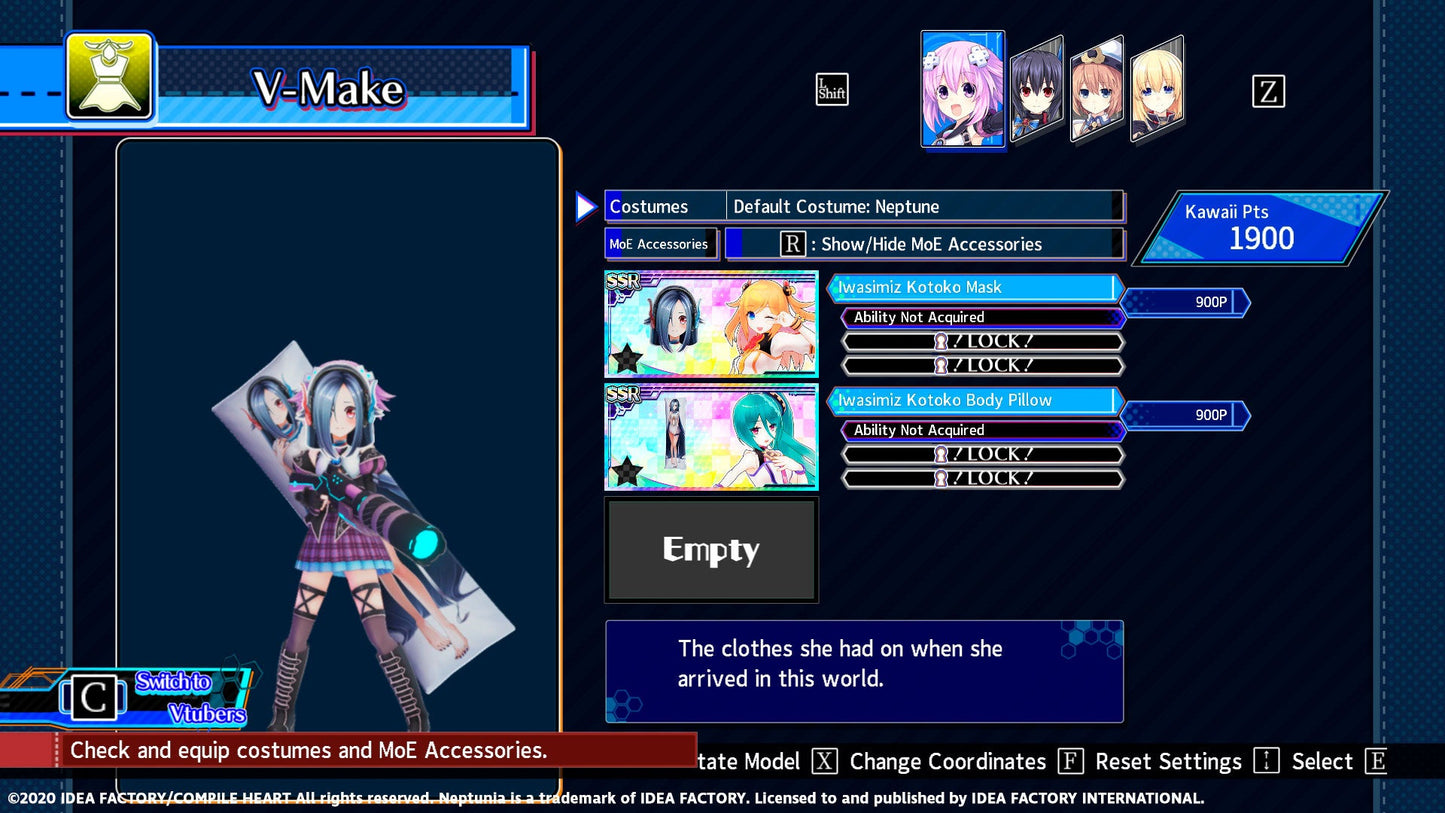Unlock the second locked slot on Kotoko Body Pillow
This screenshot has height=813, width=1445.
982,478
